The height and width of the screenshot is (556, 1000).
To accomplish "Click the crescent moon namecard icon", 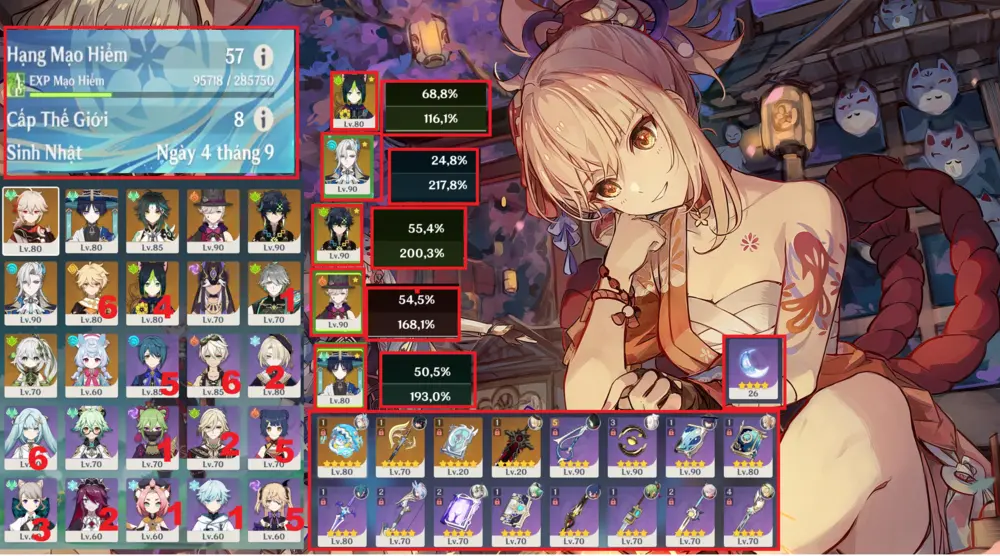I will (x=754, y=369).
